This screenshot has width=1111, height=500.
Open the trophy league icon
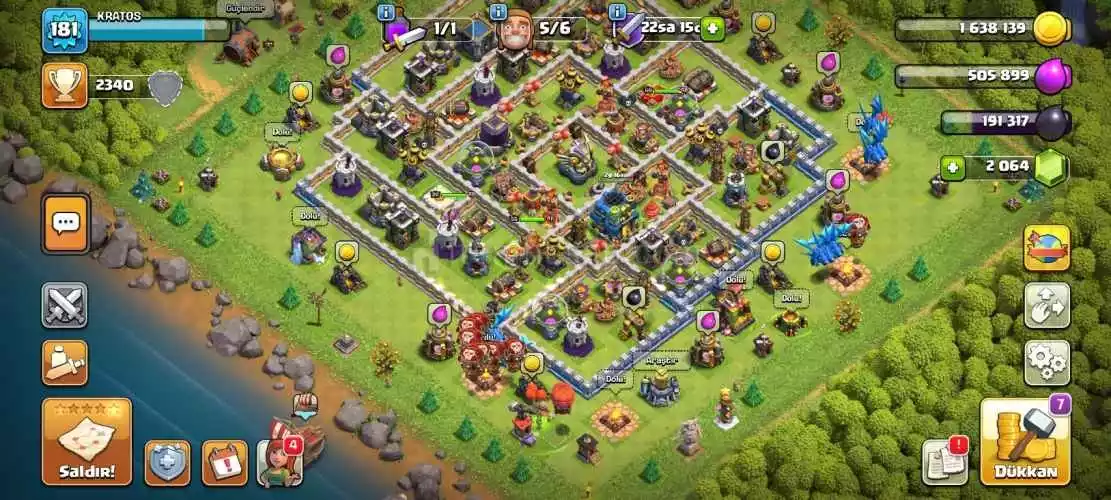pyautogui.click(x=65, y=86)
